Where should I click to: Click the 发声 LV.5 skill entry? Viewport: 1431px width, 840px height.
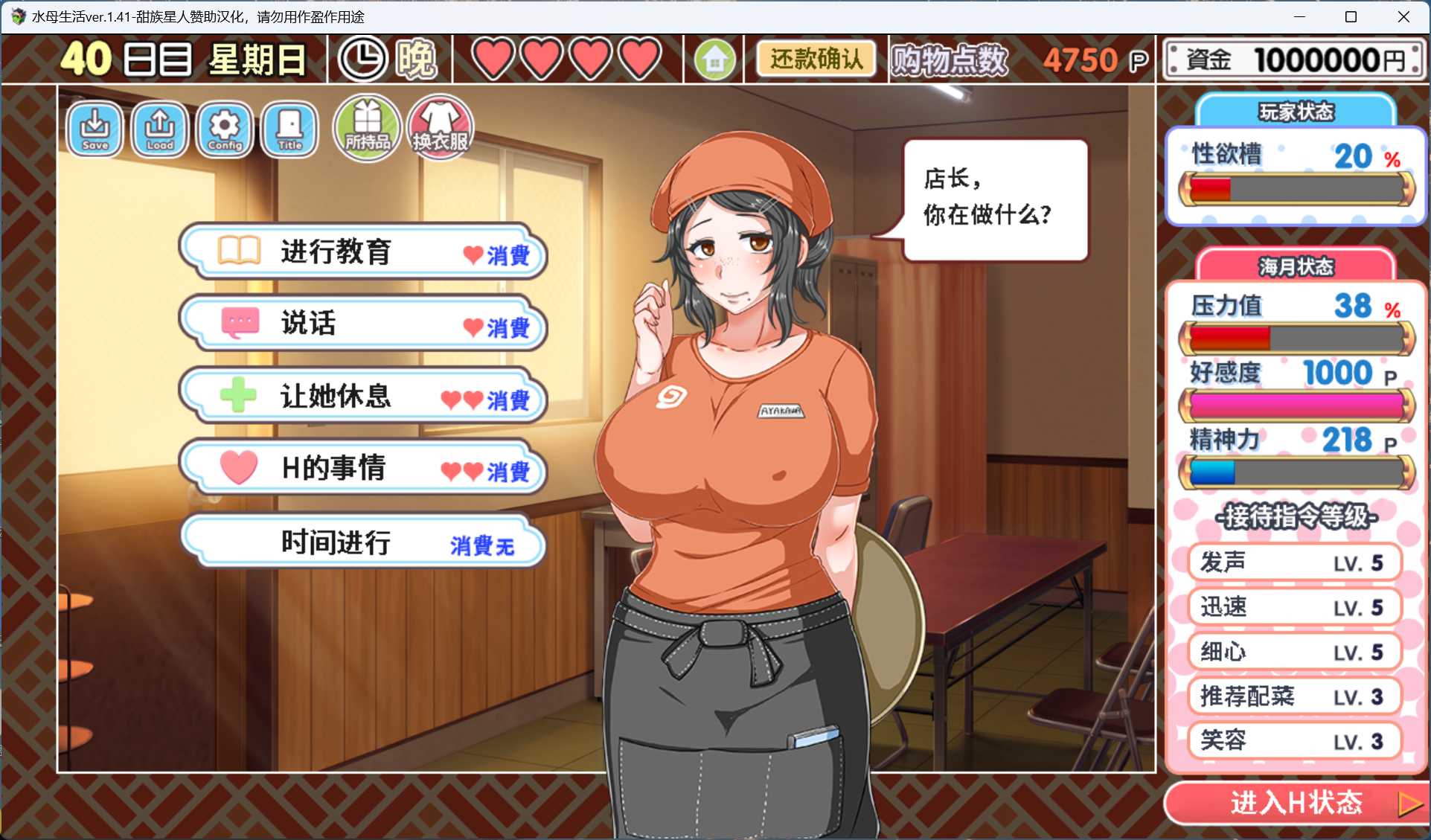coord(1294,562)
